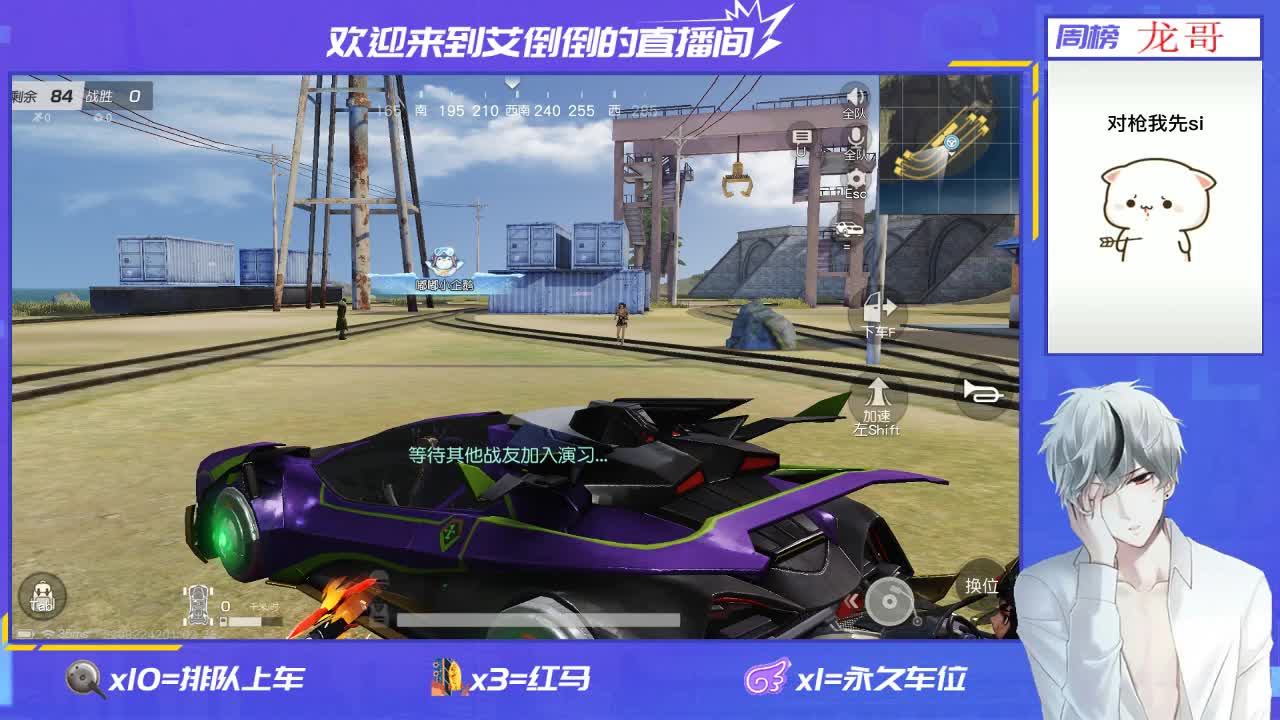Tap the horn icon to honk
Image resolution: width=1280 pixels, height=720 pixels.
click(x=982, y=392)
